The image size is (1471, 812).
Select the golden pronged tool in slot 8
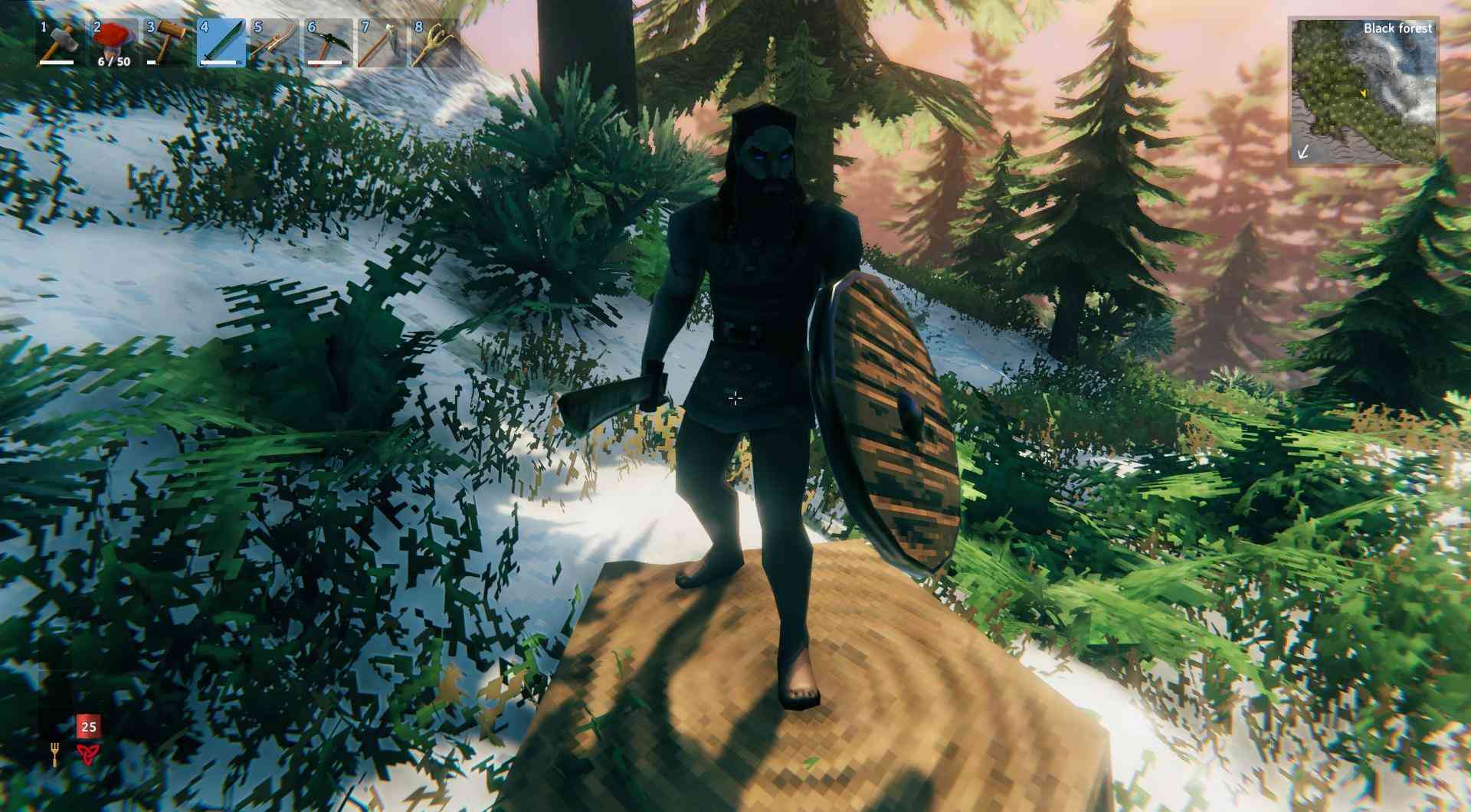click(436, 43)
